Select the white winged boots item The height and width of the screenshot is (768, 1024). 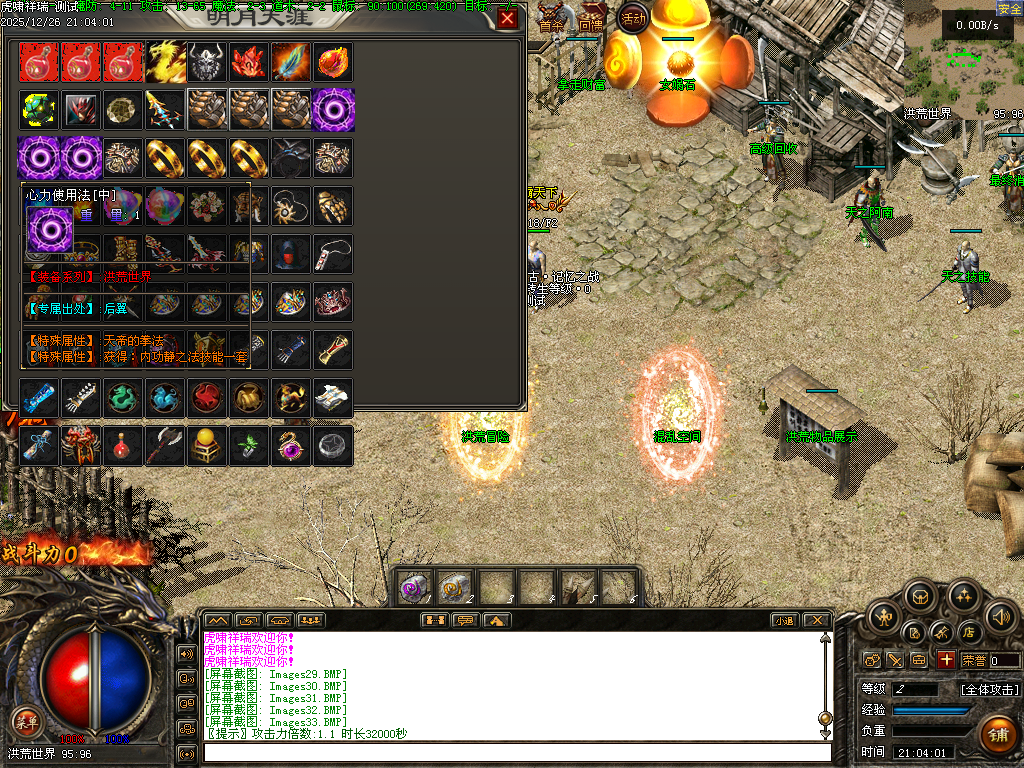click(333, 398)
